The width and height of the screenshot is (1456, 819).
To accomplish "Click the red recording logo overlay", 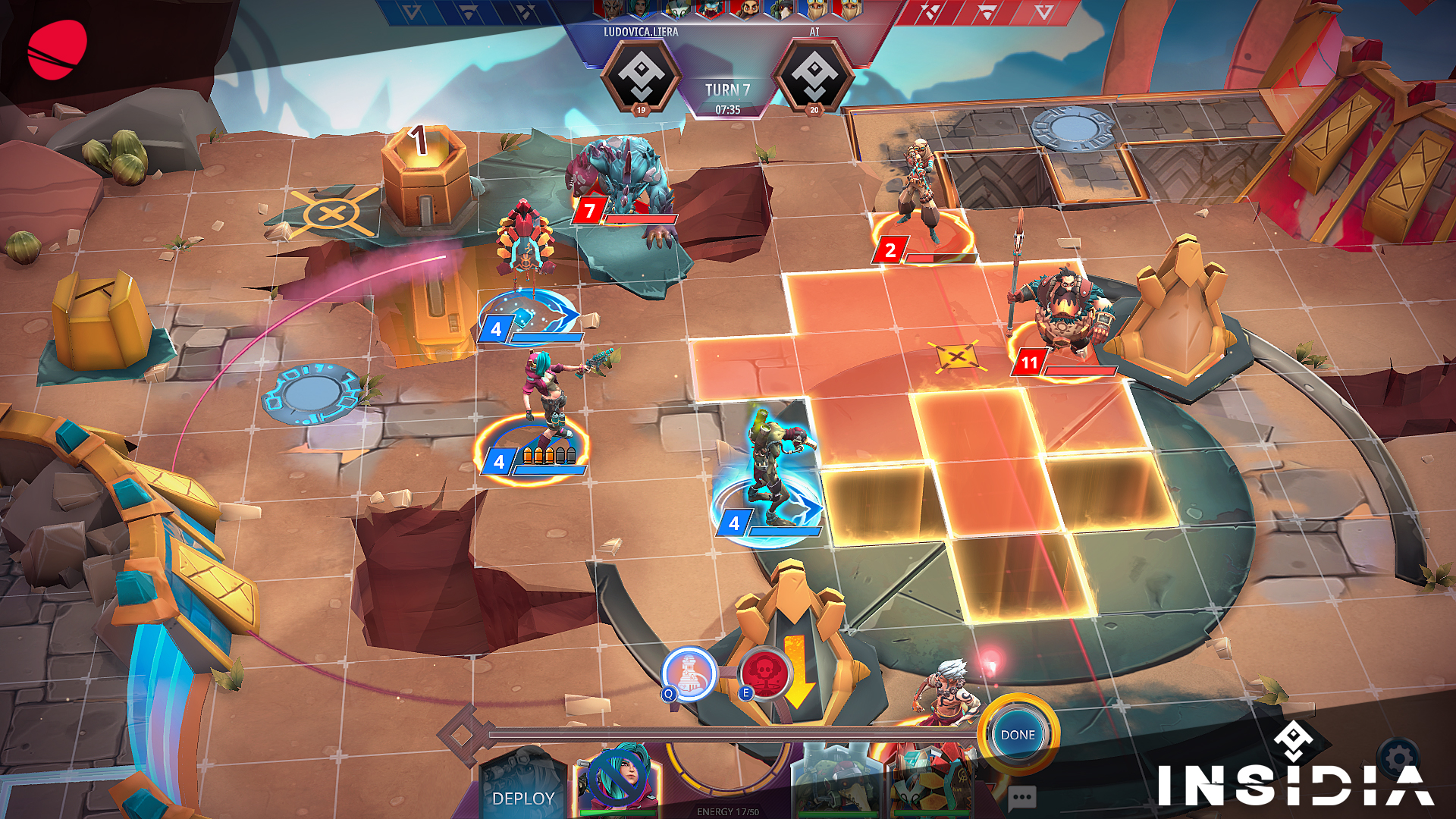I will (x=57, y=50).
